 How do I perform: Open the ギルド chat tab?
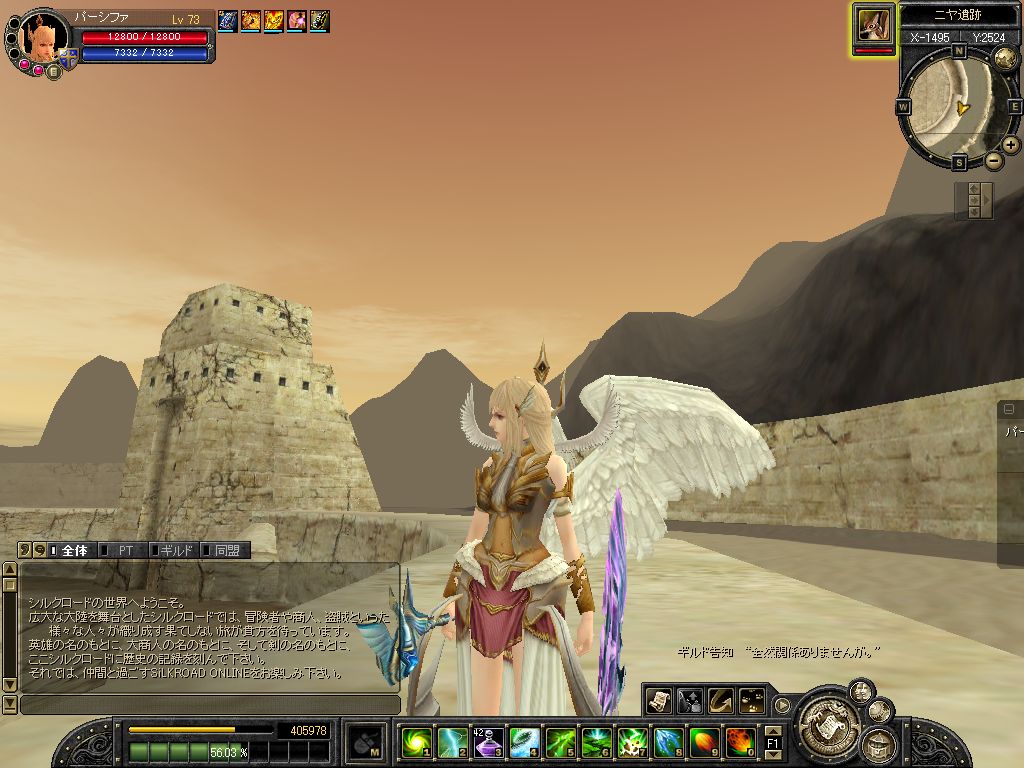pos(175,550)
